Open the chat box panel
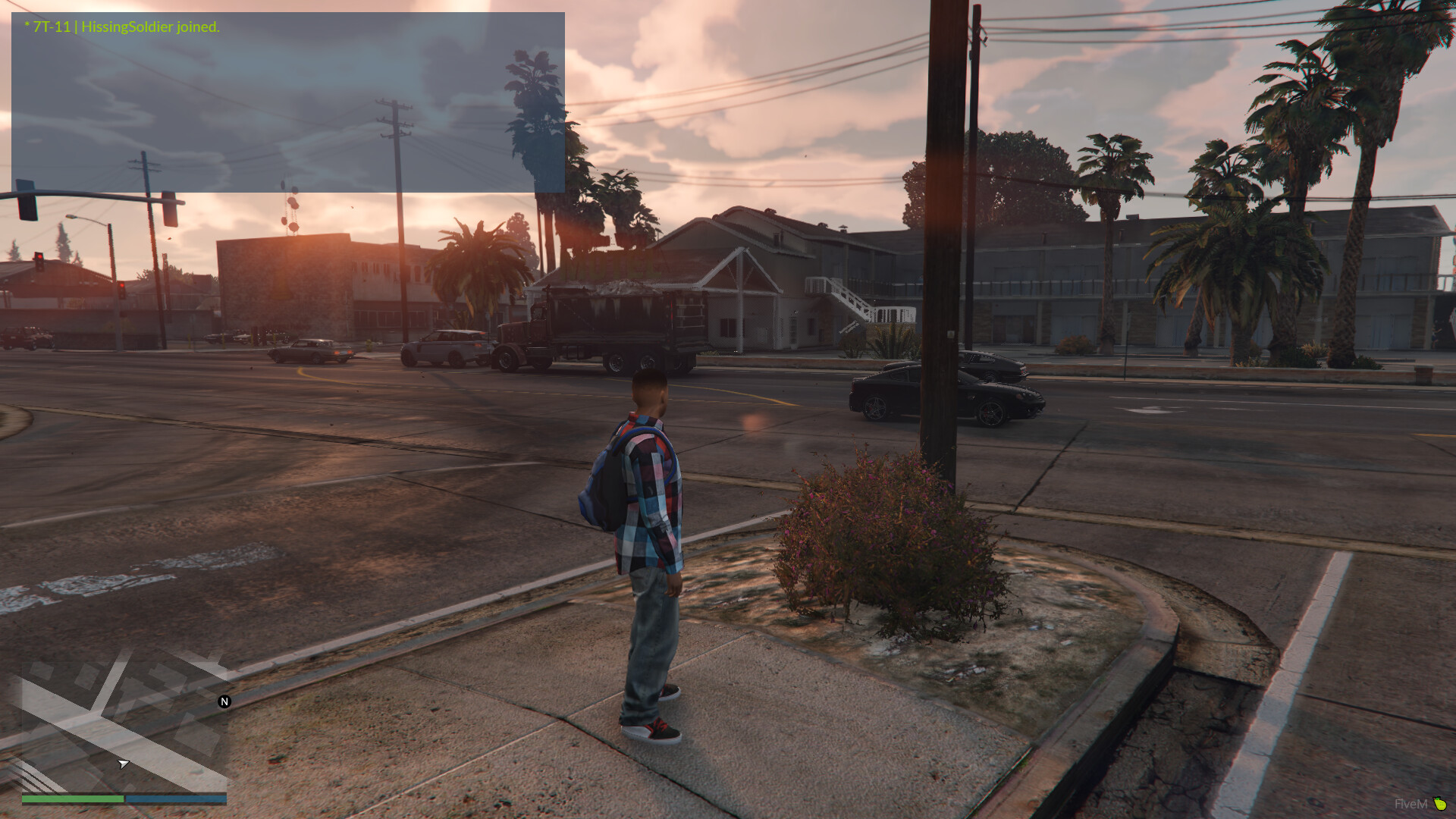 click(x=287, y=102)
